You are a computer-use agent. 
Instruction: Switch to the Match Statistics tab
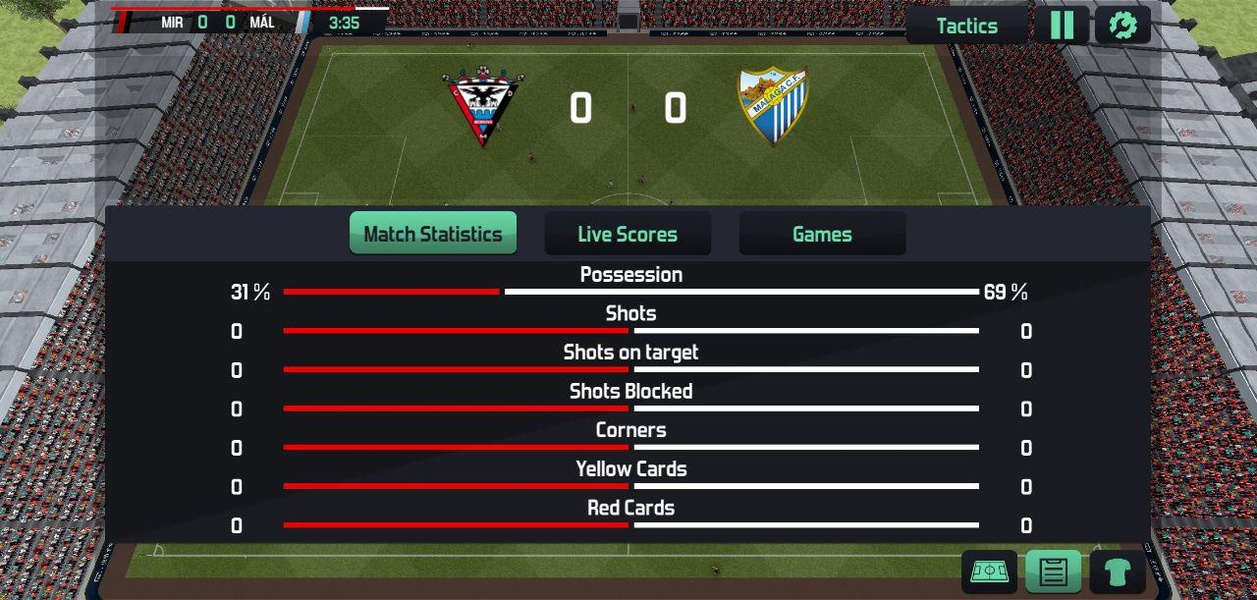433,234
